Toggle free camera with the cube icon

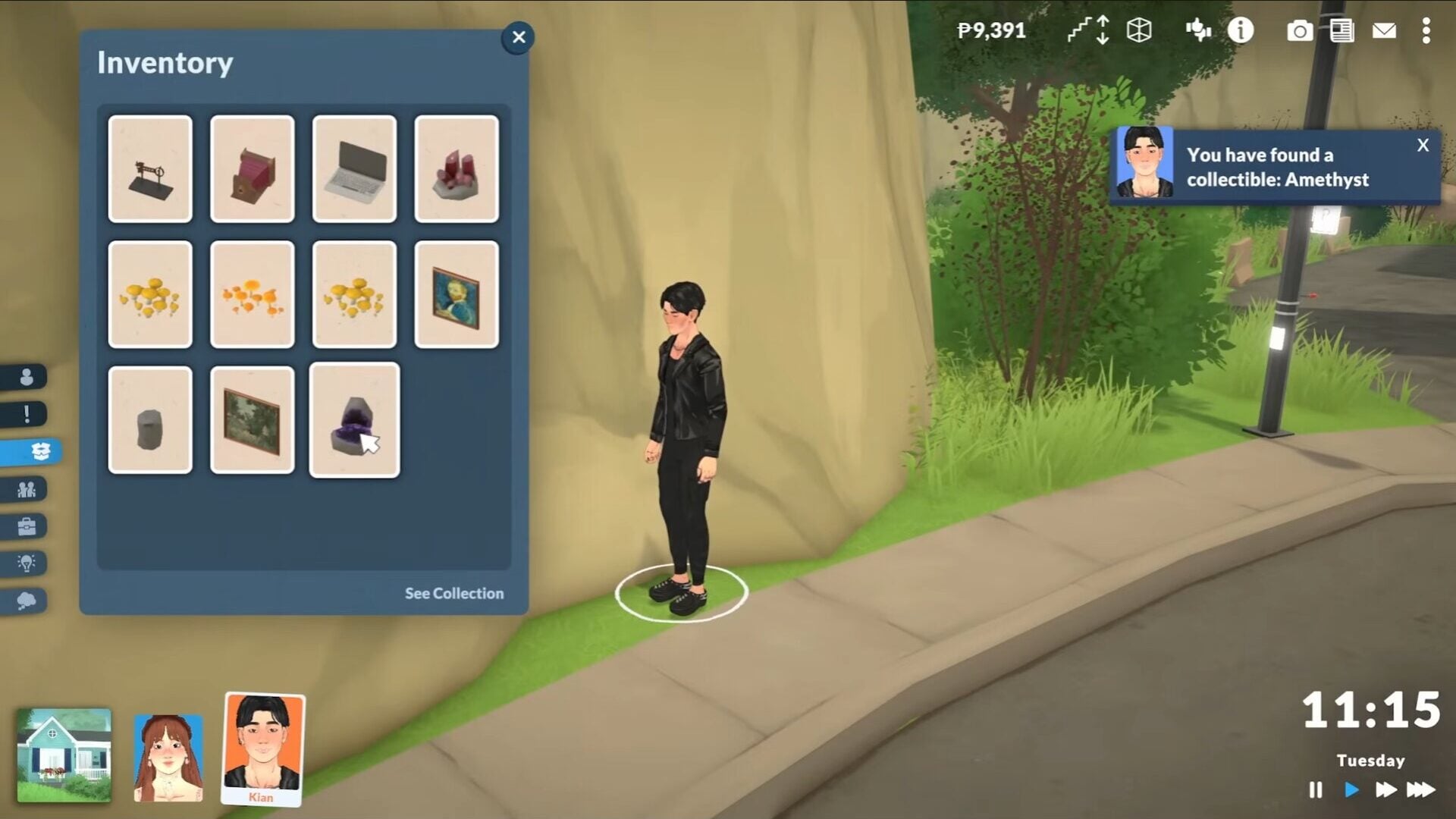point(1139,31)
